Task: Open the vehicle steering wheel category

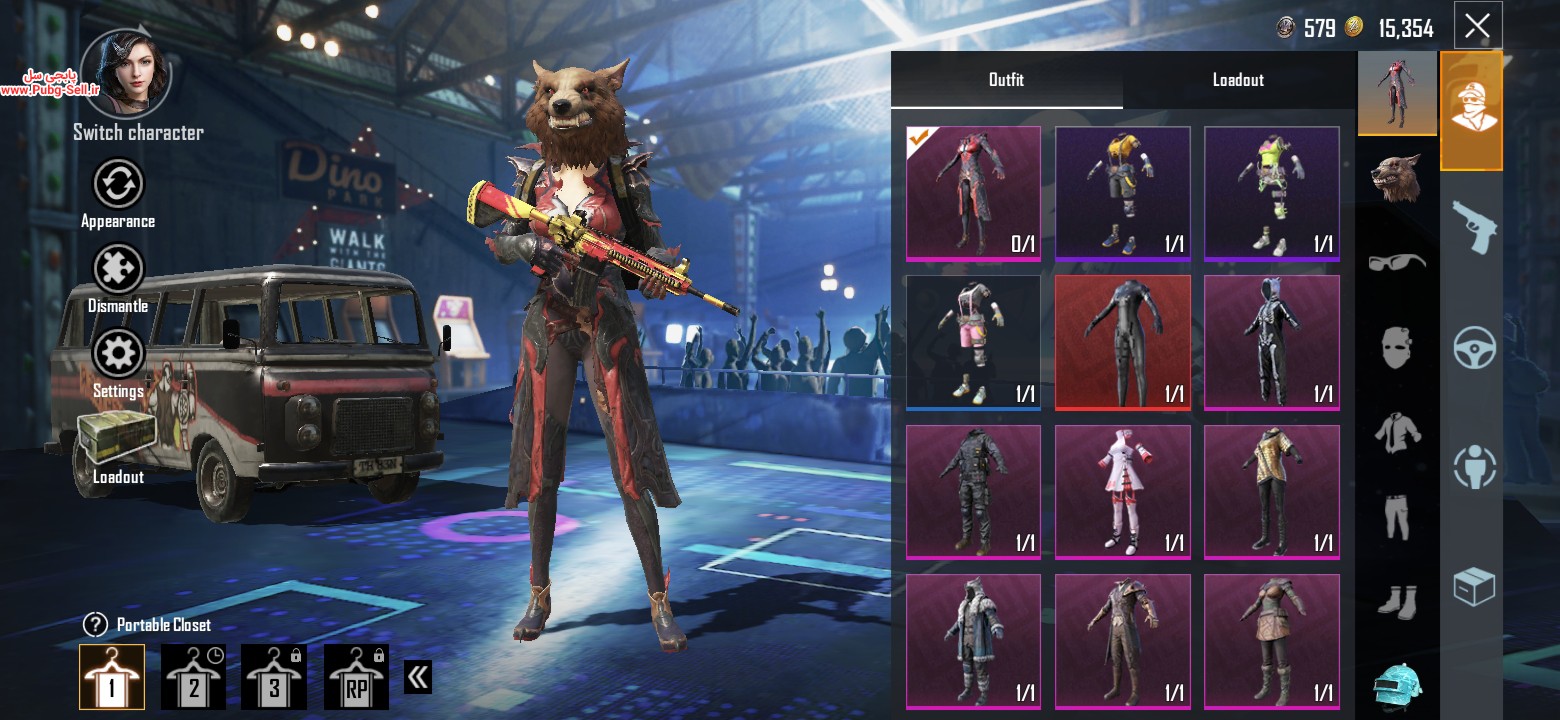Action: pos(1474,348)
